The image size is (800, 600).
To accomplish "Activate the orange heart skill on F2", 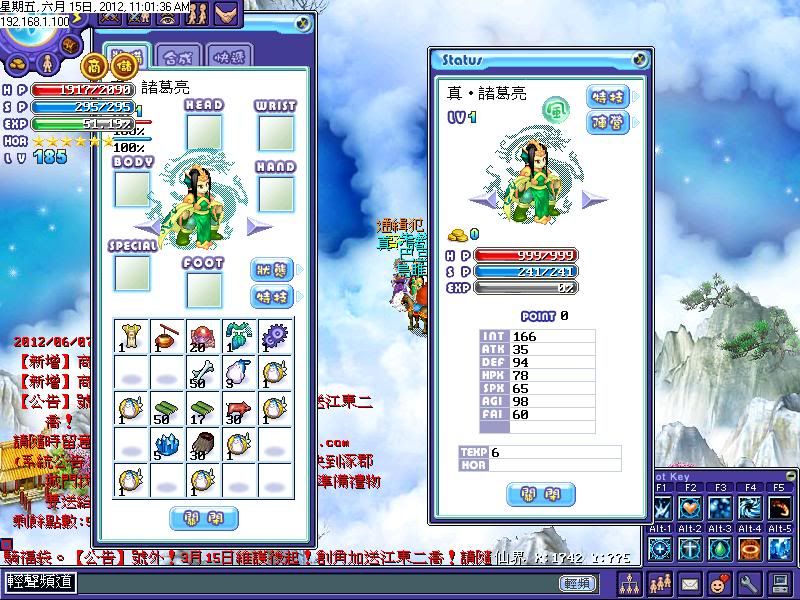I will tap(691, 506).
